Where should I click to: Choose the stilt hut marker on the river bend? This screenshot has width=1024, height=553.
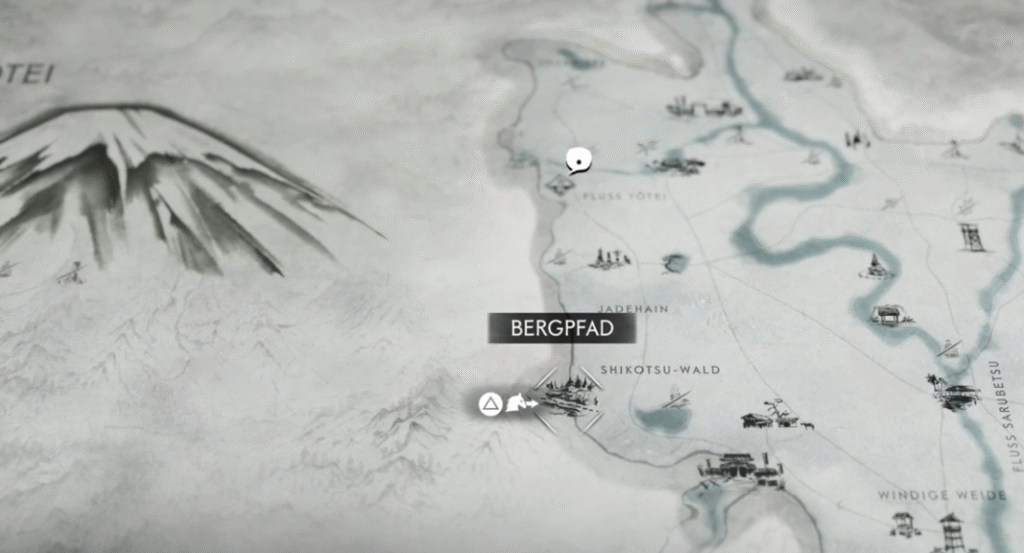click(x=888, y=314)
